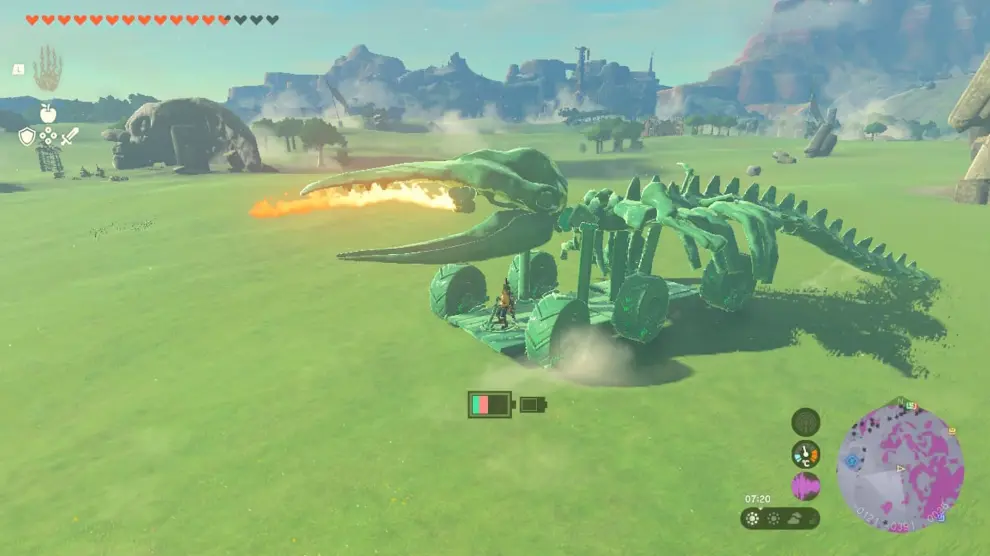The width and height of the screenshot is (990, 556).
Task: Open the apple quick-item slot
Action: coord(48,113)
